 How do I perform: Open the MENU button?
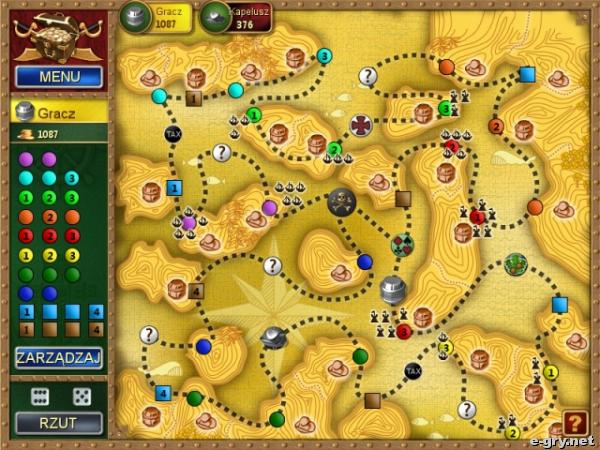(59, 76)
